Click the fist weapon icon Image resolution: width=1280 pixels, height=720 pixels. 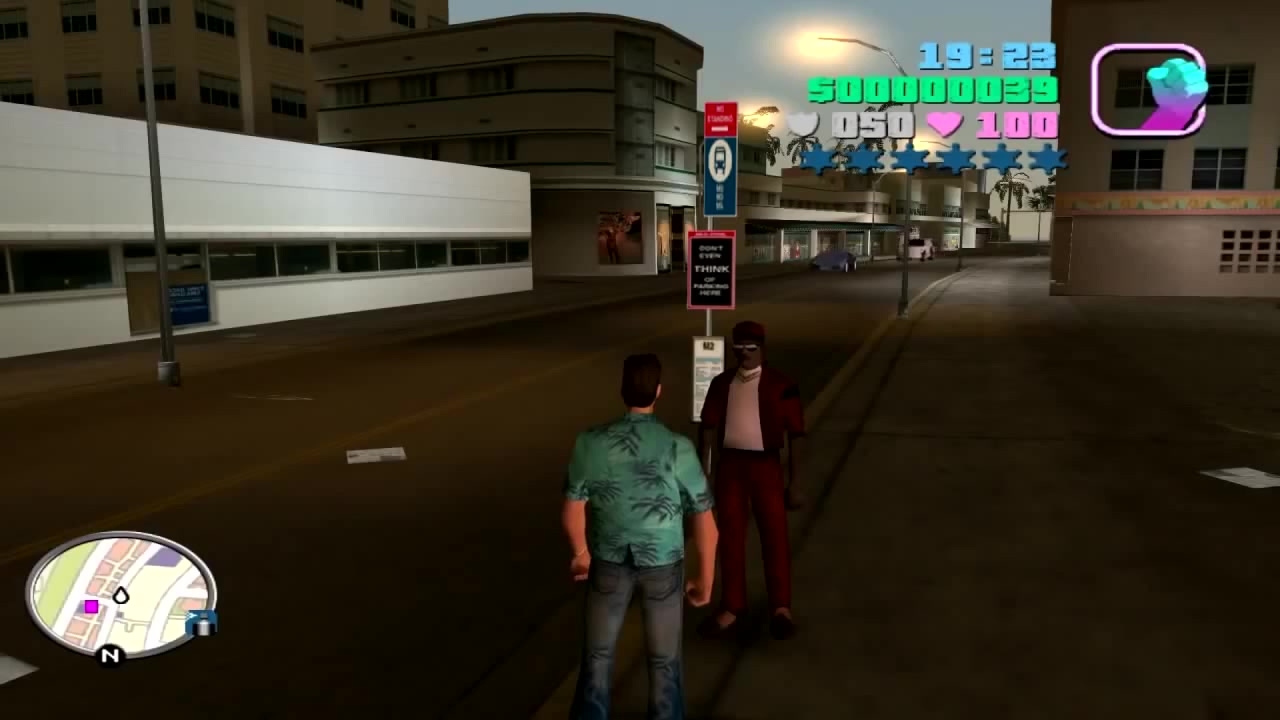click(x=1149, y=90)
